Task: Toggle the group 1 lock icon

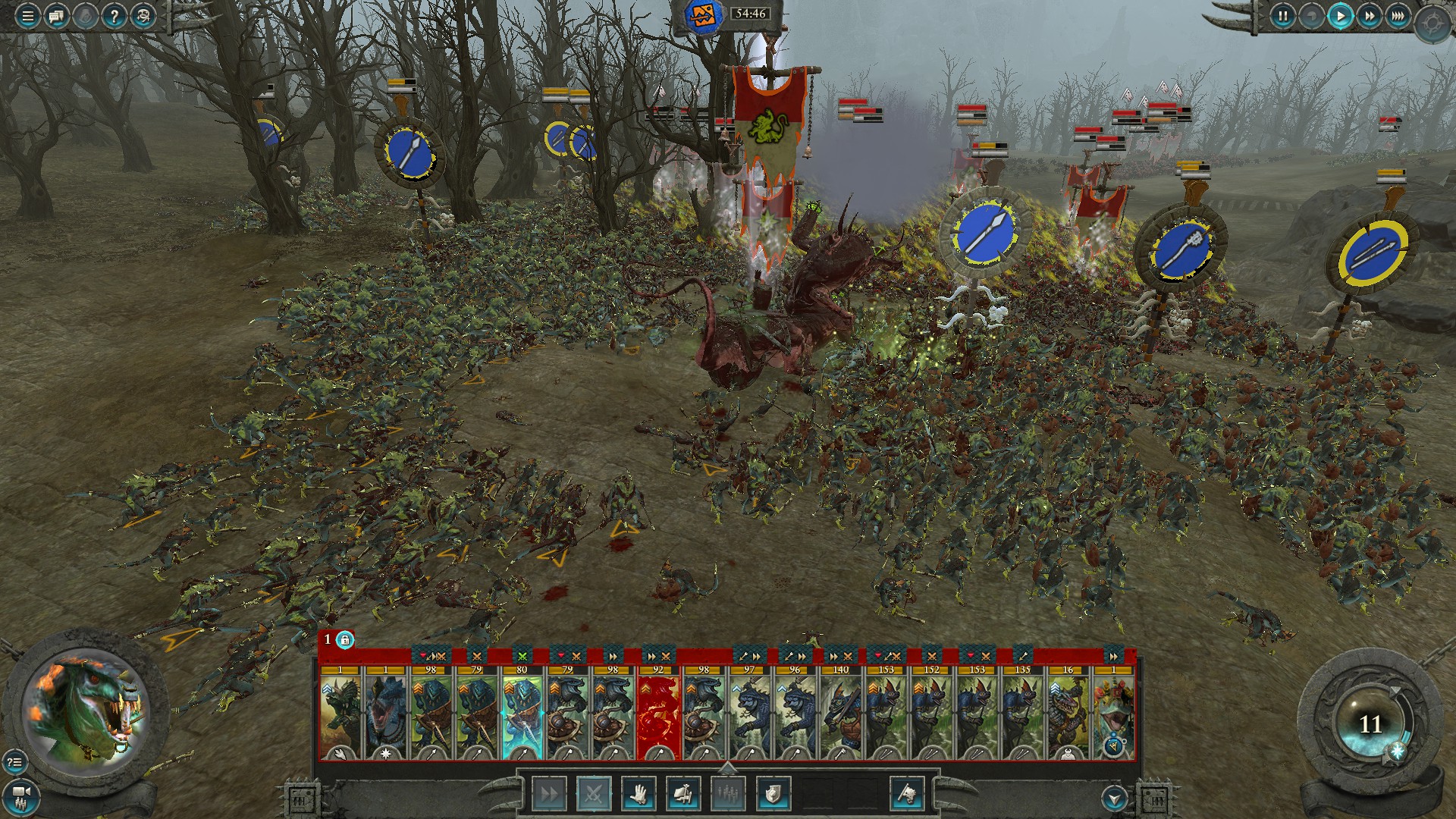Action: (345, 640)
